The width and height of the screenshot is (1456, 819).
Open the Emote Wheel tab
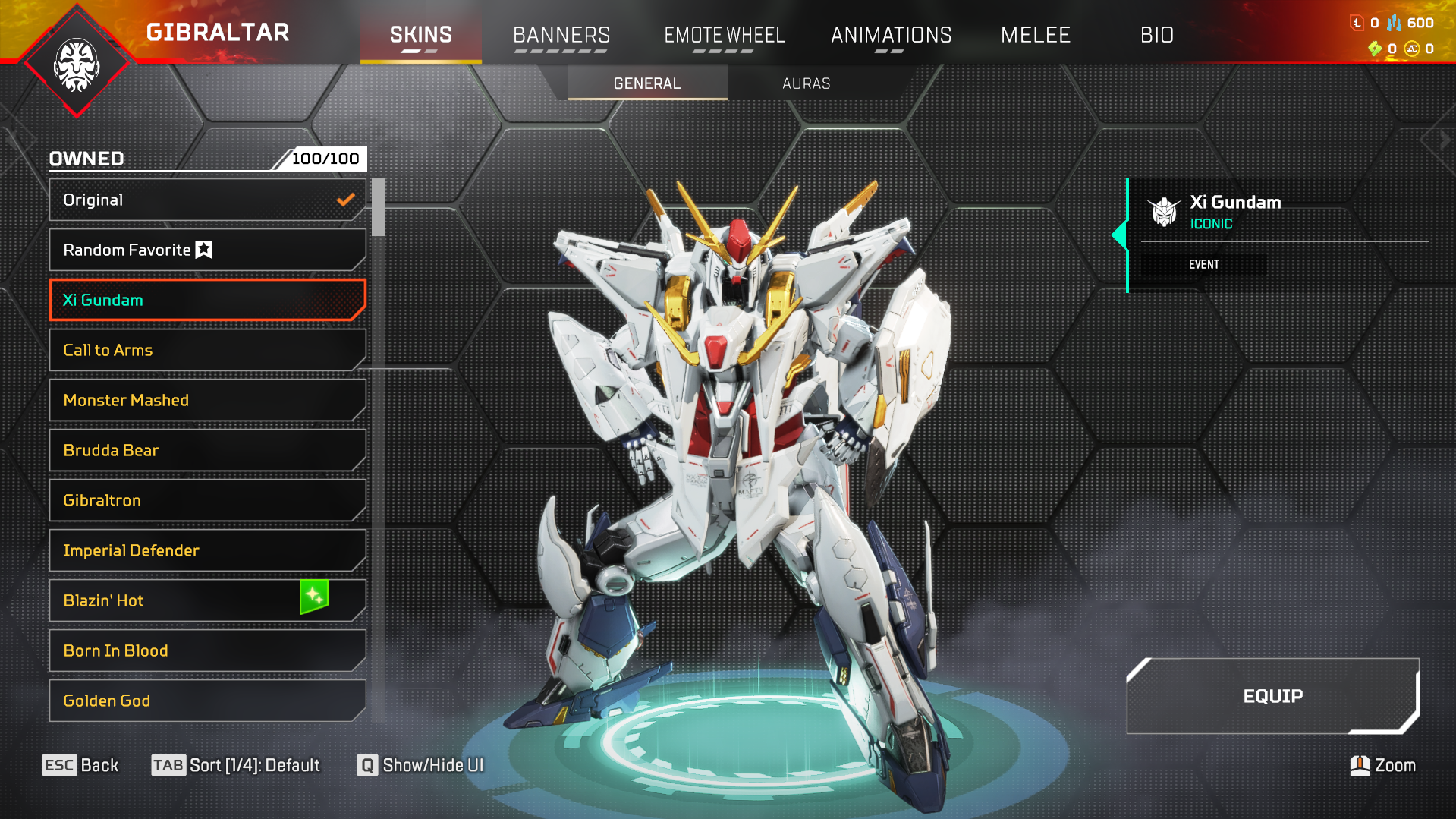[x=724, y=35]
